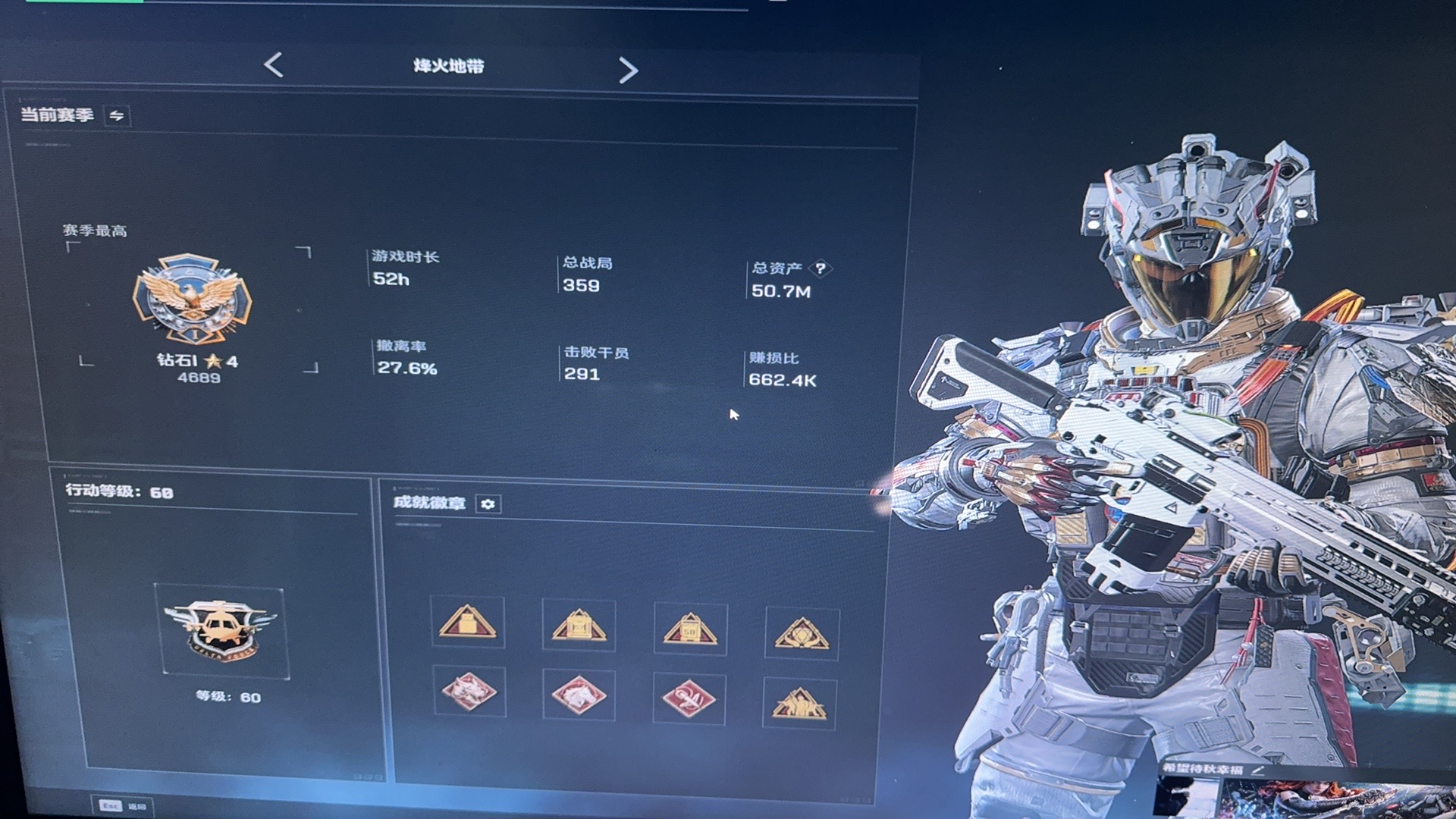
Task: Toggle the season swap icon beside 当前赛季
Action: point(117,116)
